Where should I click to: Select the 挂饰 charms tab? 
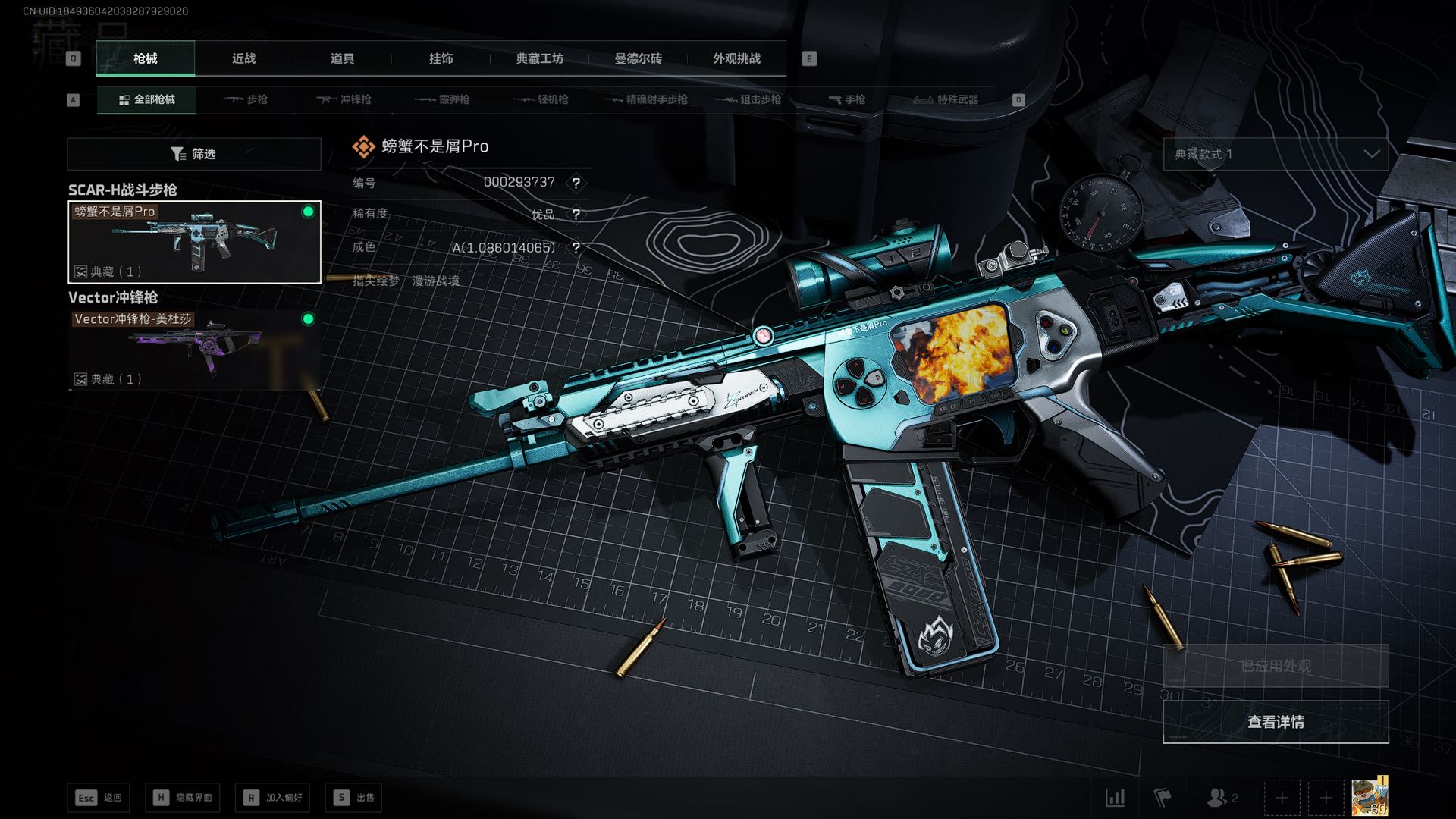point(441,58)
